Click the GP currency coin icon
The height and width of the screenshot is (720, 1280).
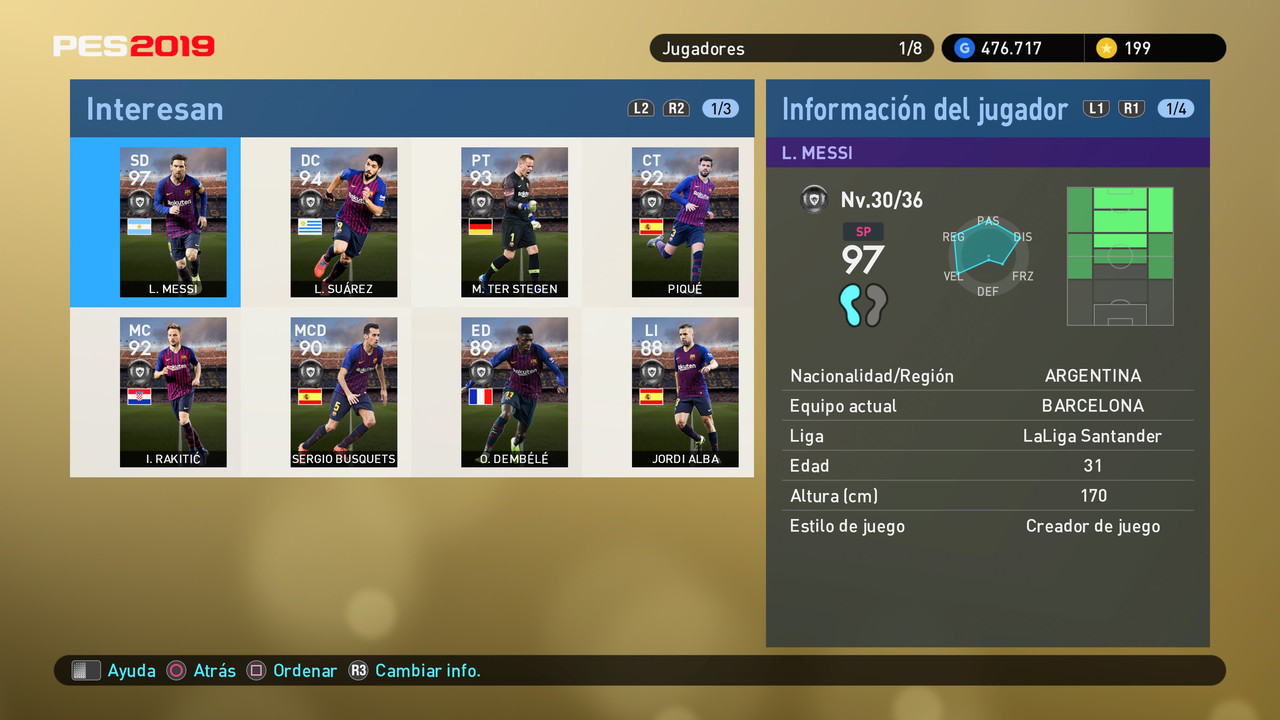[x=963, y=47]
